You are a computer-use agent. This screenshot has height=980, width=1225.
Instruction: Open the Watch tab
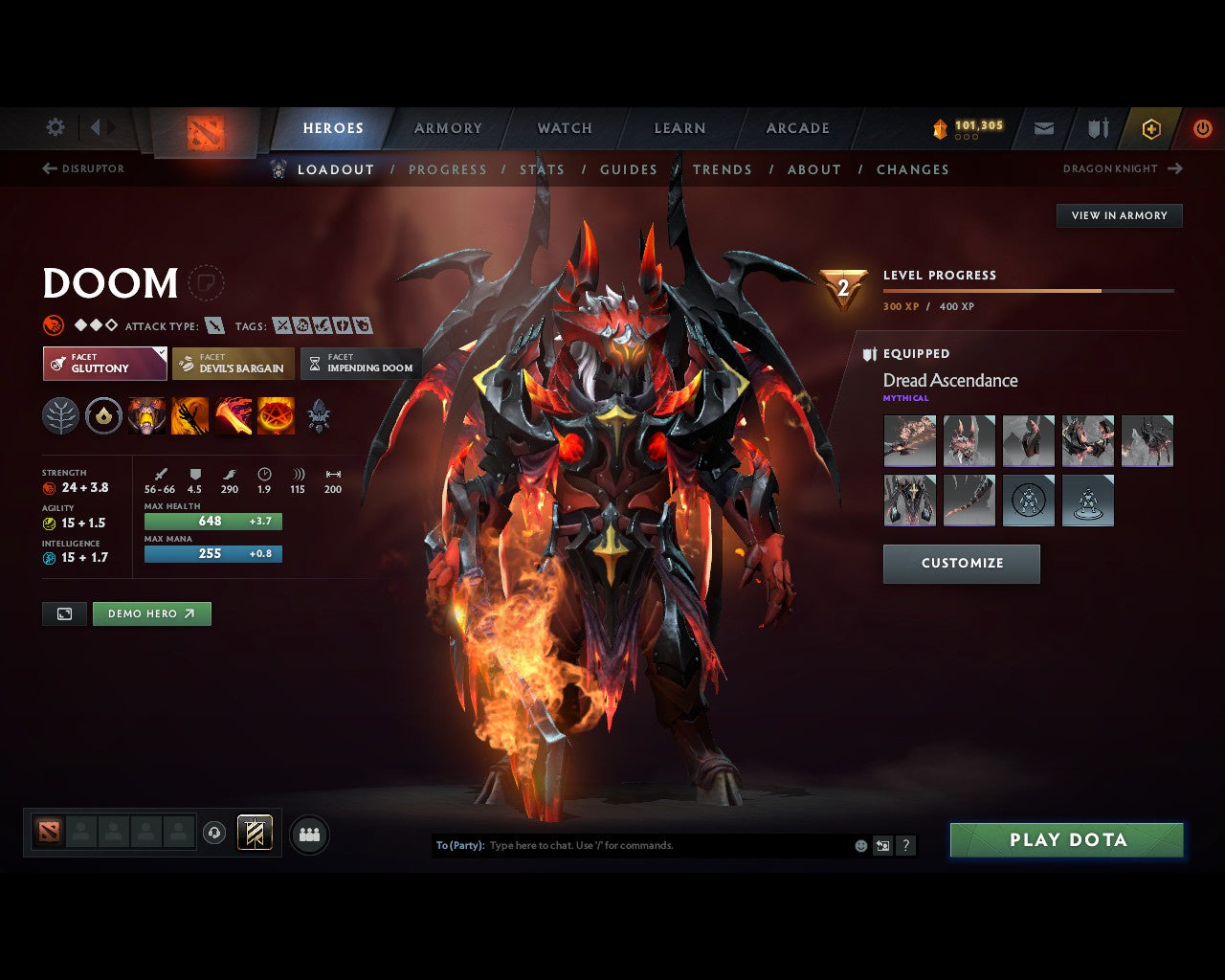tap(565, 128)
